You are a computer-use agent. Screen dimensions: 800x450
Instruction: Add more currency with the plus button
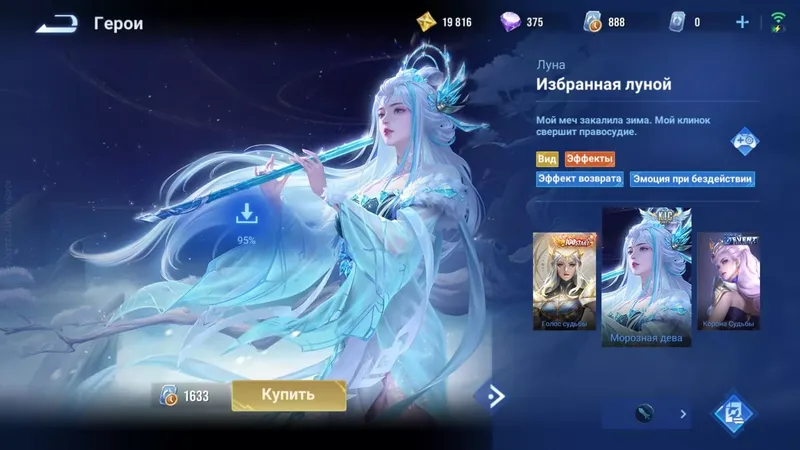pos(742,22)
